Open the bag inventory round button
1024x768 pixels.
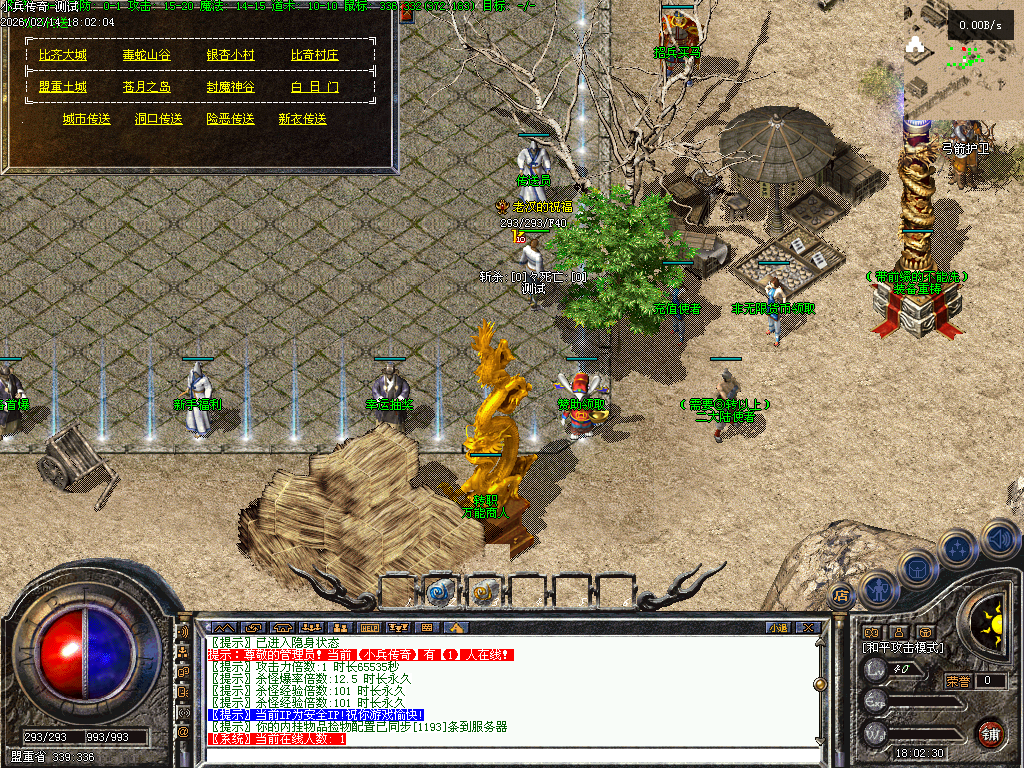(x=916, y=568)
